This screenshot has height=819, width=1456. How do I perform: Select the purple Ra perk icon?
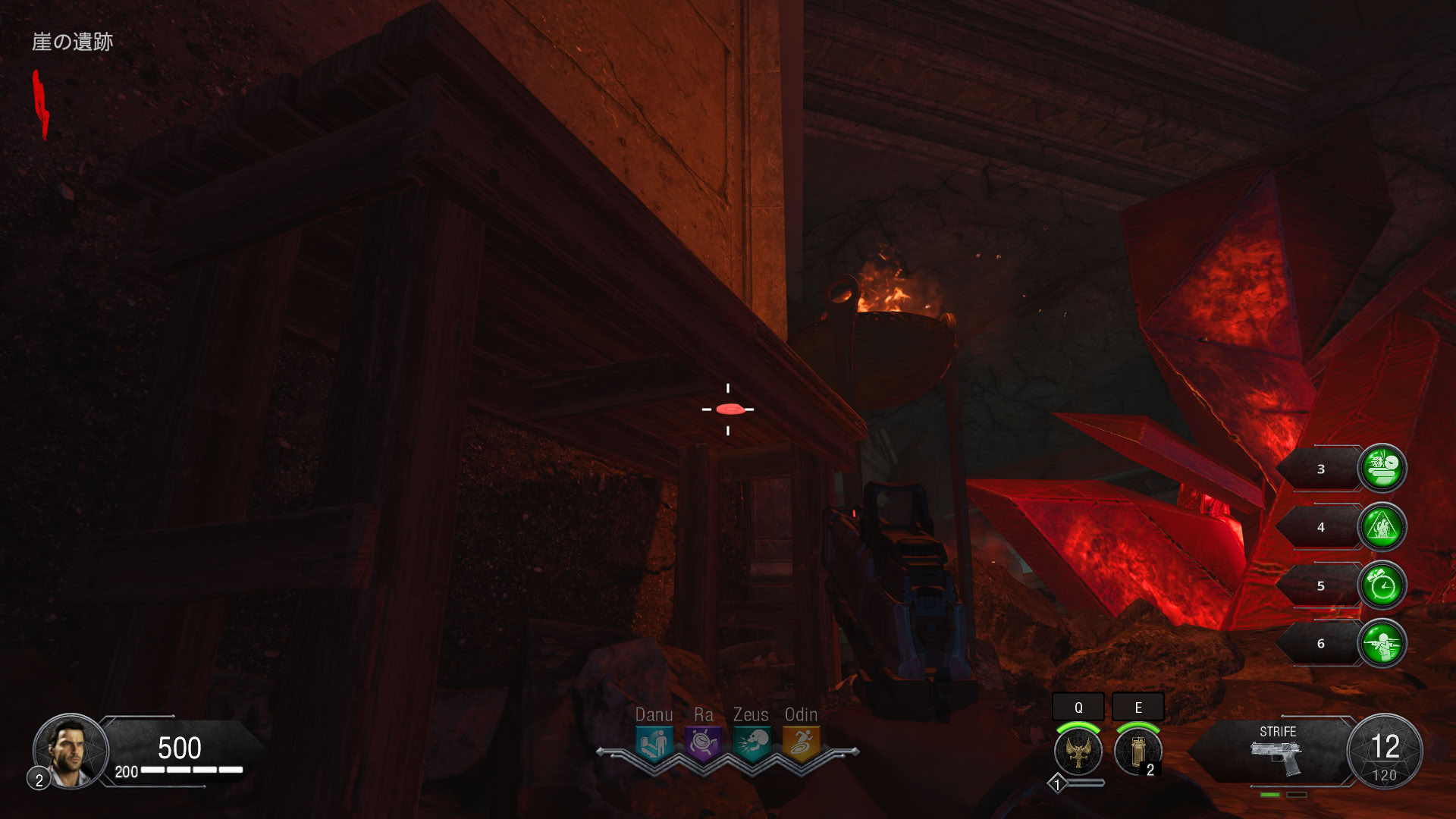tap(703, 743)
